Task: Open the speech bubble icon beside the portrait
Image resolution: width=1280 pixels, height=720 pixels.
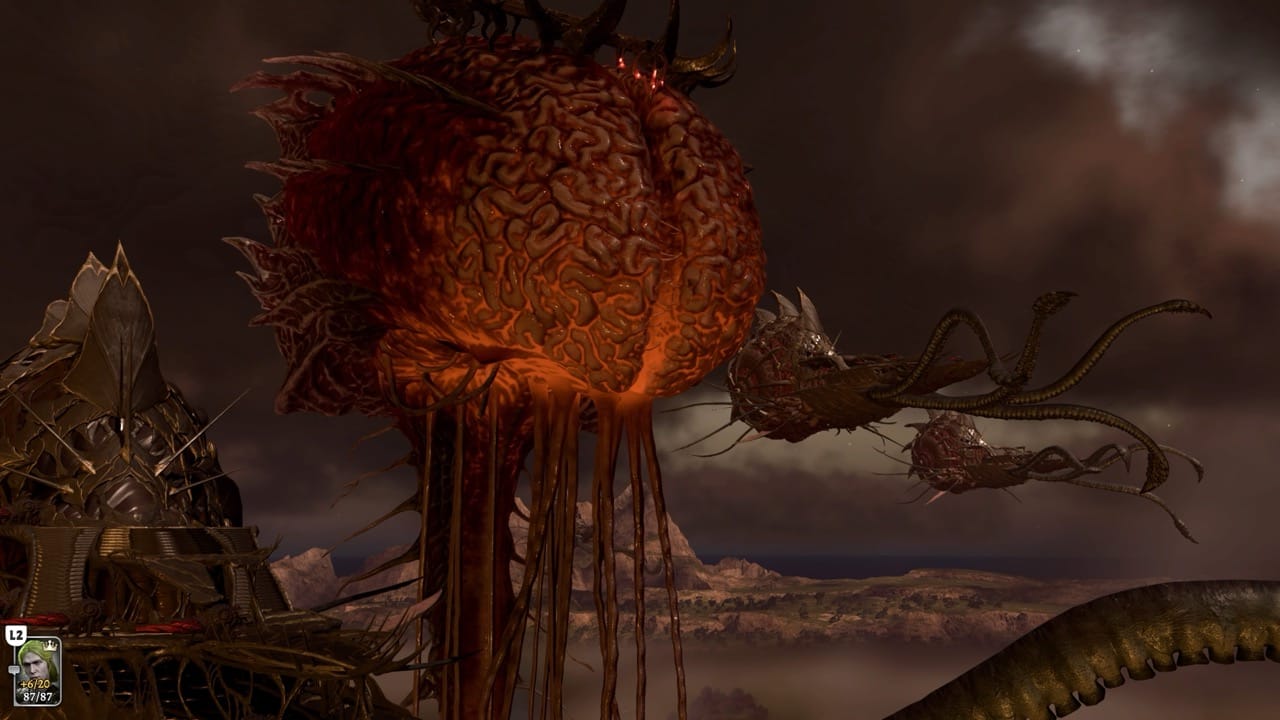Action: [x=14, y=669]
